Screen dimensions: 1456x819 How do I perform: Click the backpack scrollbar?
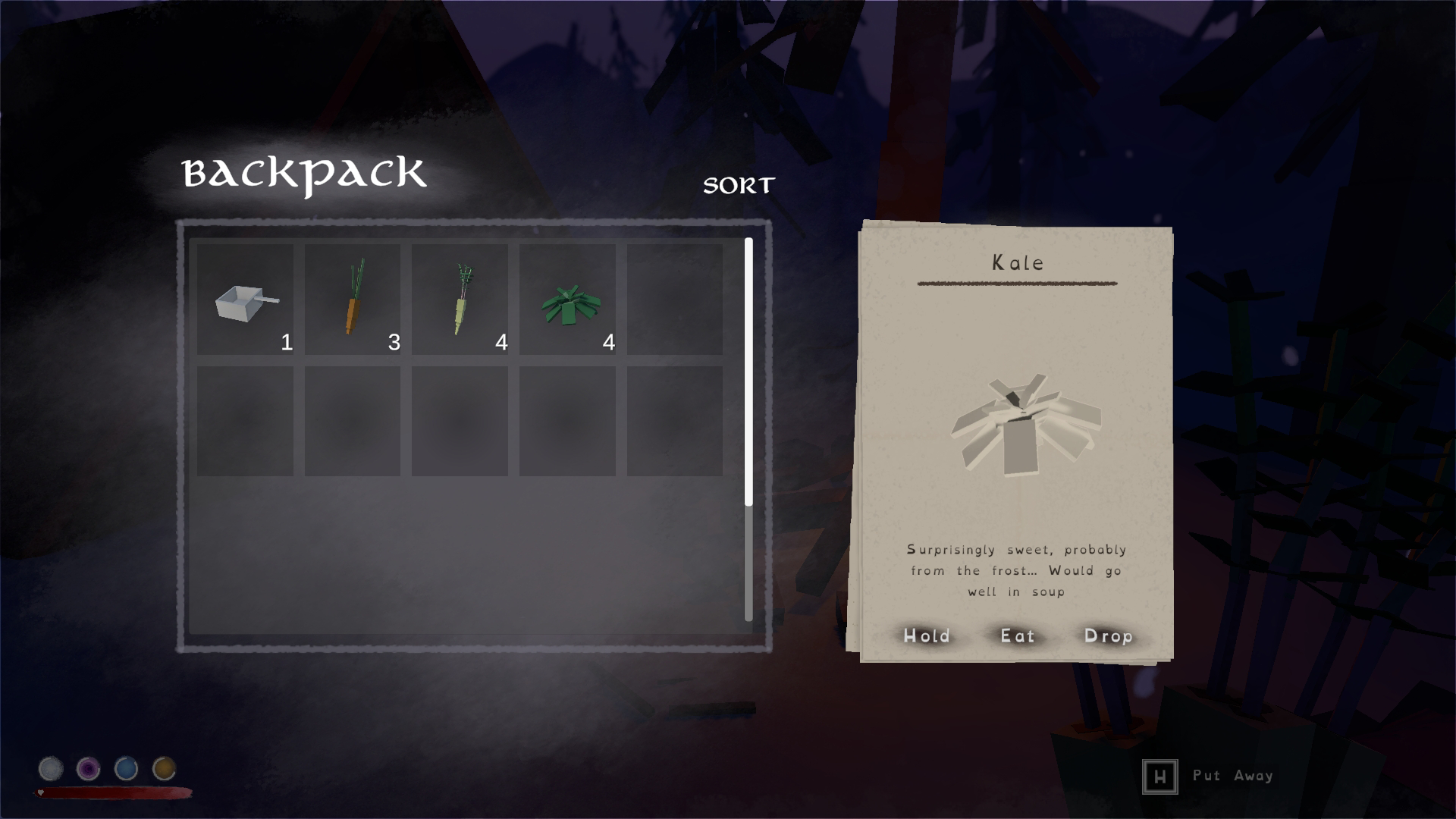pyautogui.click(x=748, y=372)
